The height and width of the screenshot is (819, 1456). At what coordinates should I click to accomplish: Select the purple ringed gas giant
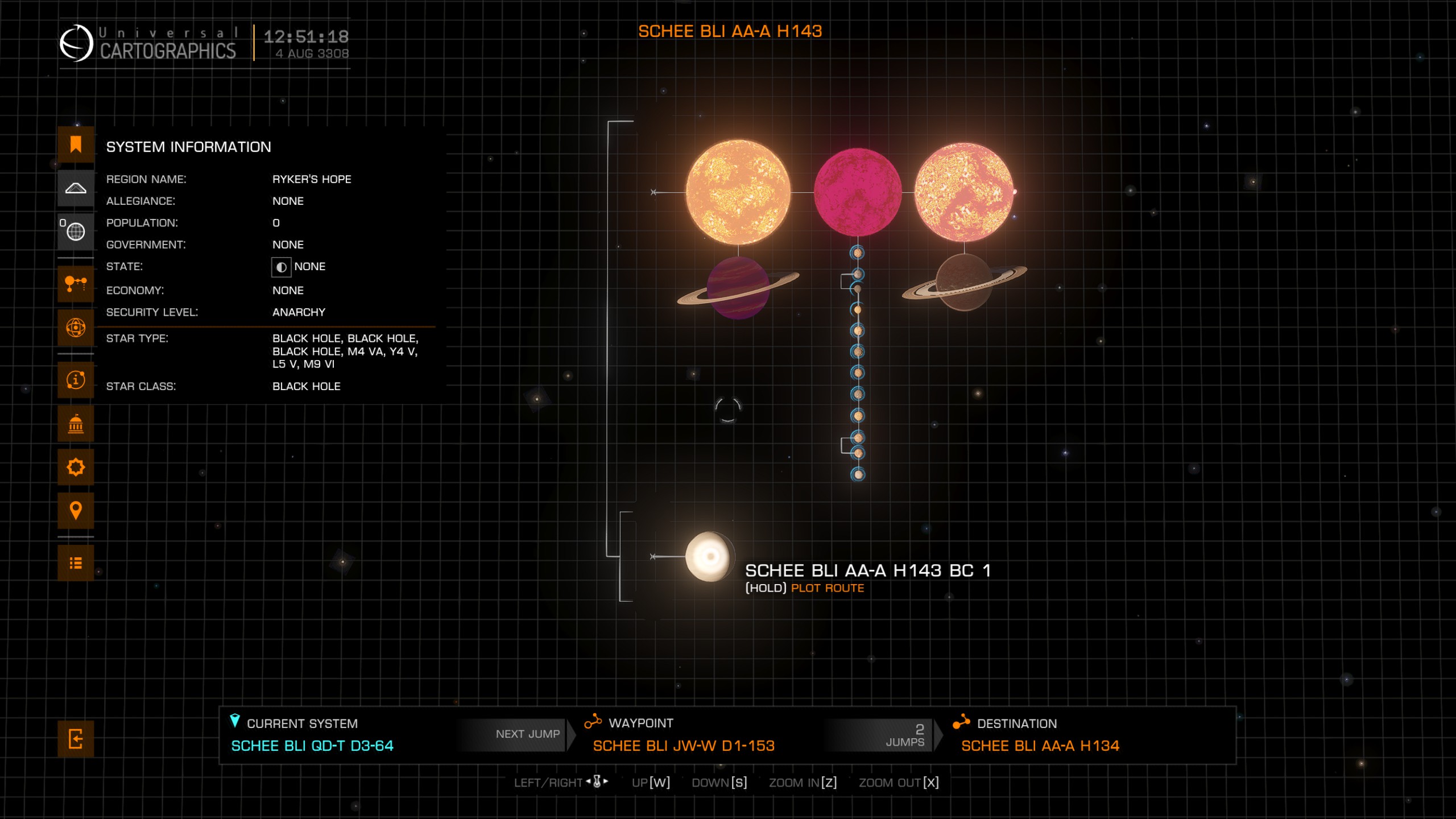tap(738, 287)
